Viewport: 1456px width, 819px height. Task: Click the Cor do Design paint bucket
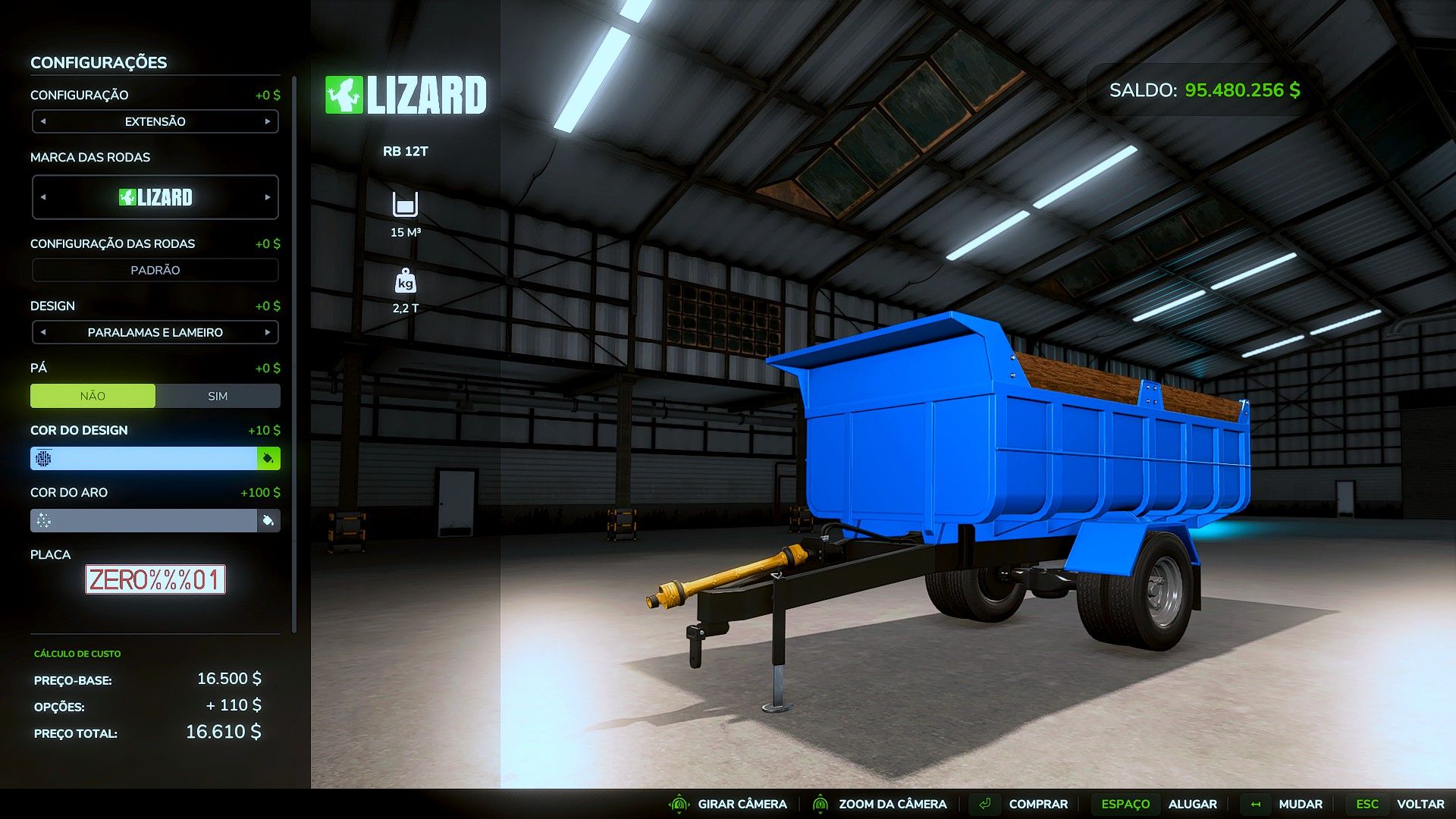(268, 458)
